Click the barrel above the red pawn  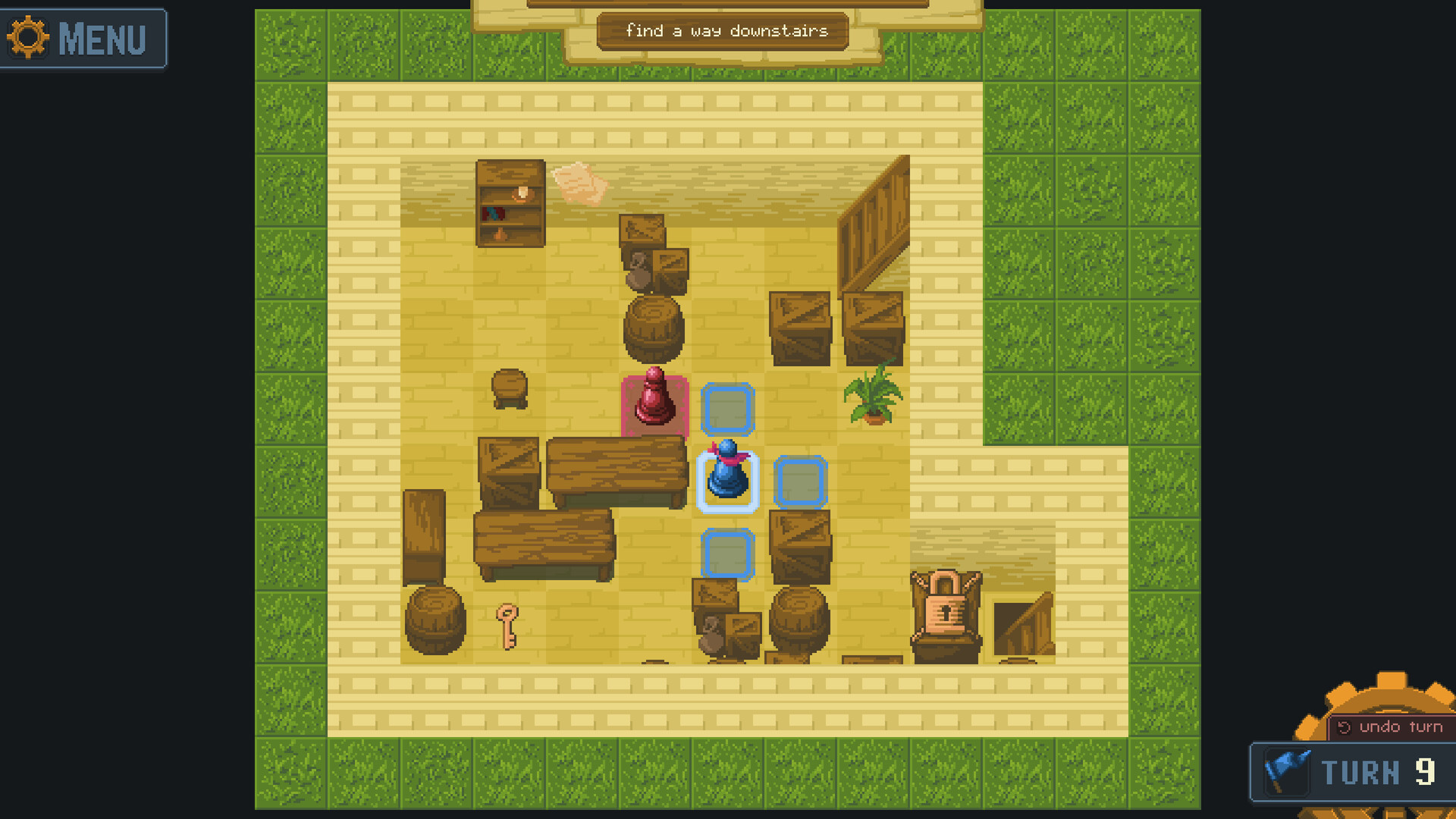[x=654, y=328]
